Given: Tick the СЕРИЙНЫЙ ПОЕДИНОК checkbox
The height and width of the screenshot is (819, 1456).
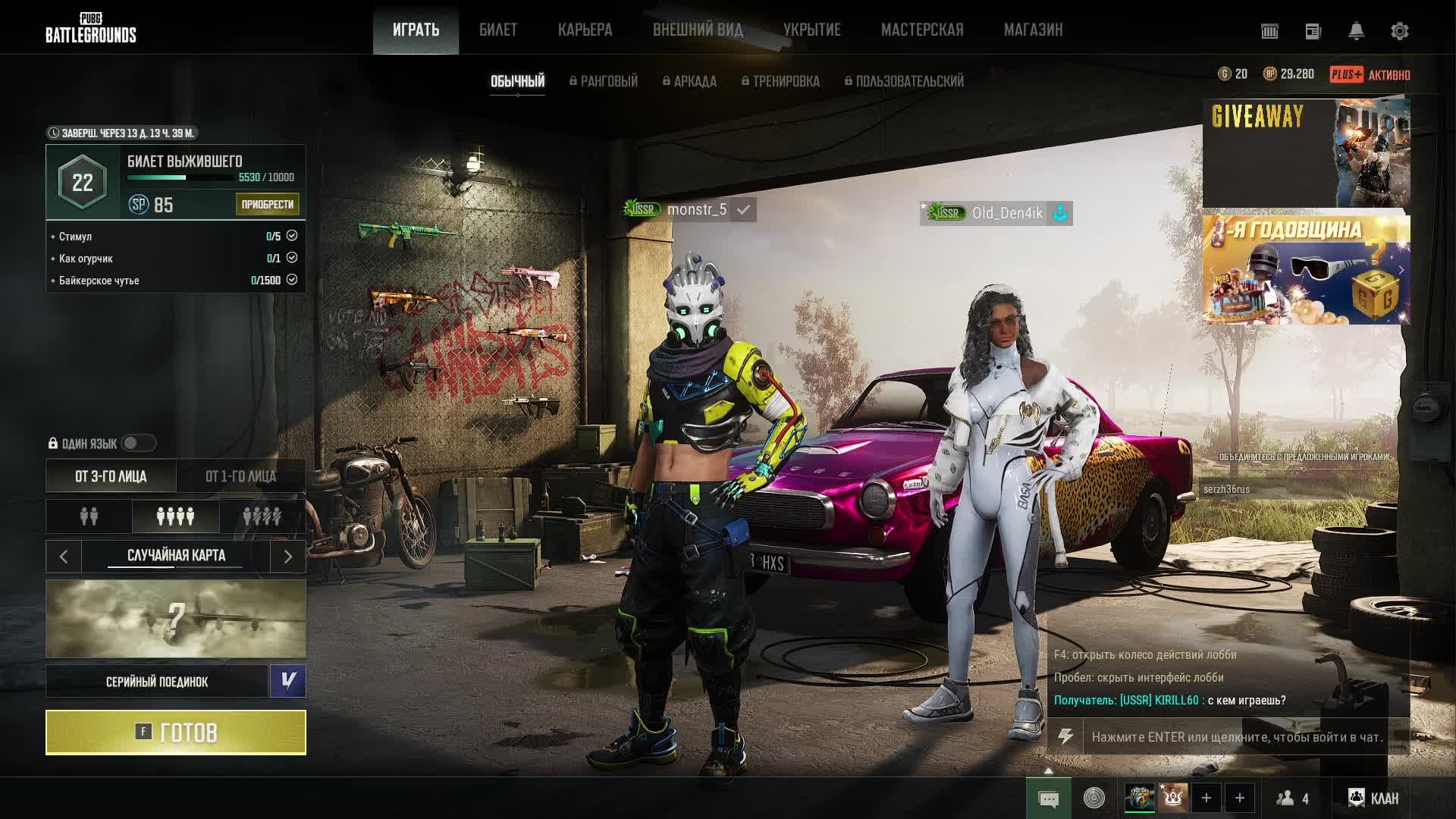Looking at the screenshot, I should pos(288,681).
